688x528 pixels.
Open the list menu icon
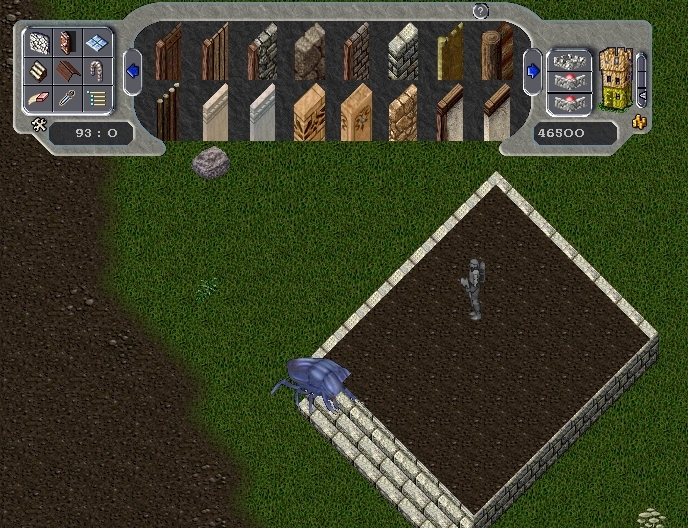96,98
